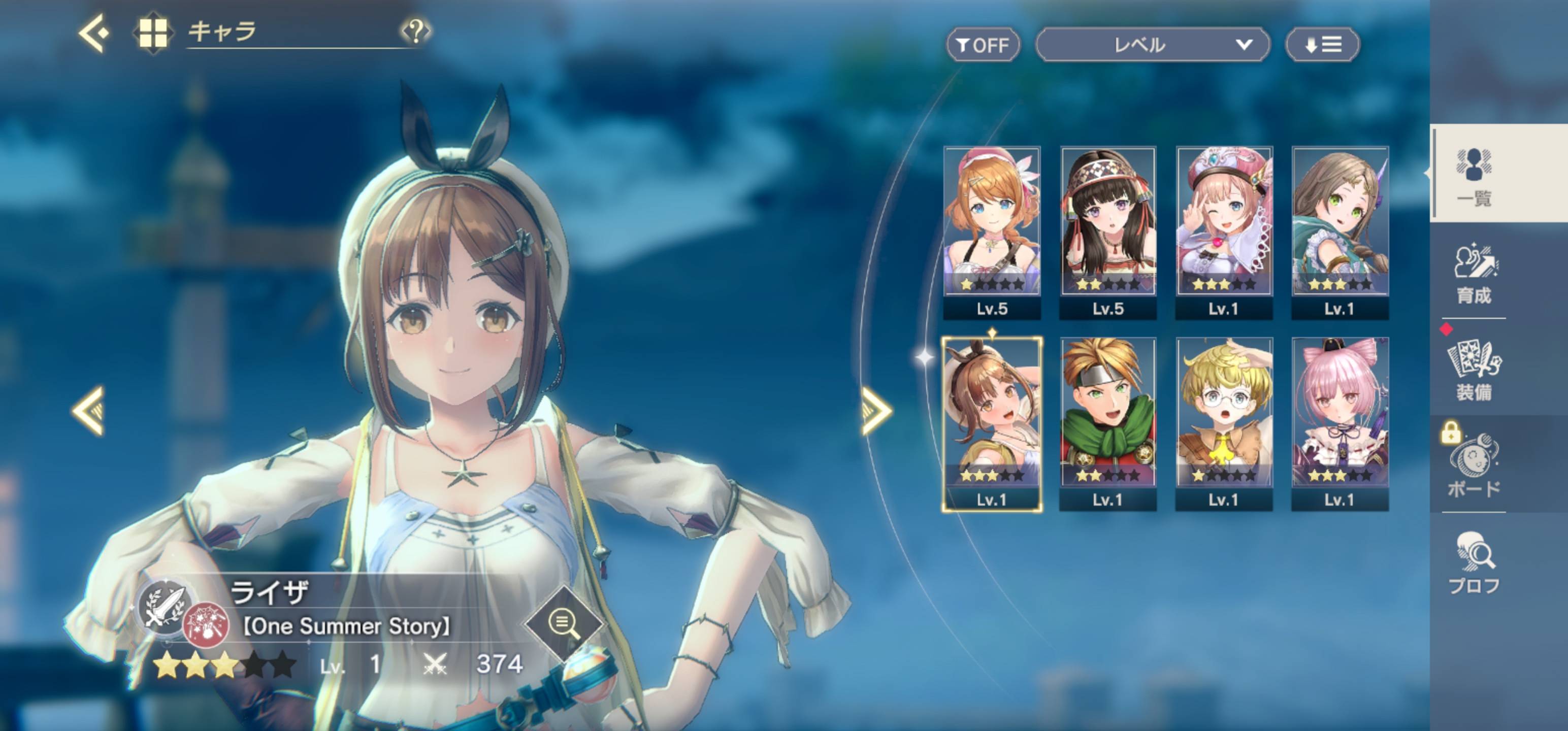Viewport: 1568px width, 731px height.
Task: Select the orange-haired girl Lv.5 card
Action: pyautogui.click(x=992, y=231)
